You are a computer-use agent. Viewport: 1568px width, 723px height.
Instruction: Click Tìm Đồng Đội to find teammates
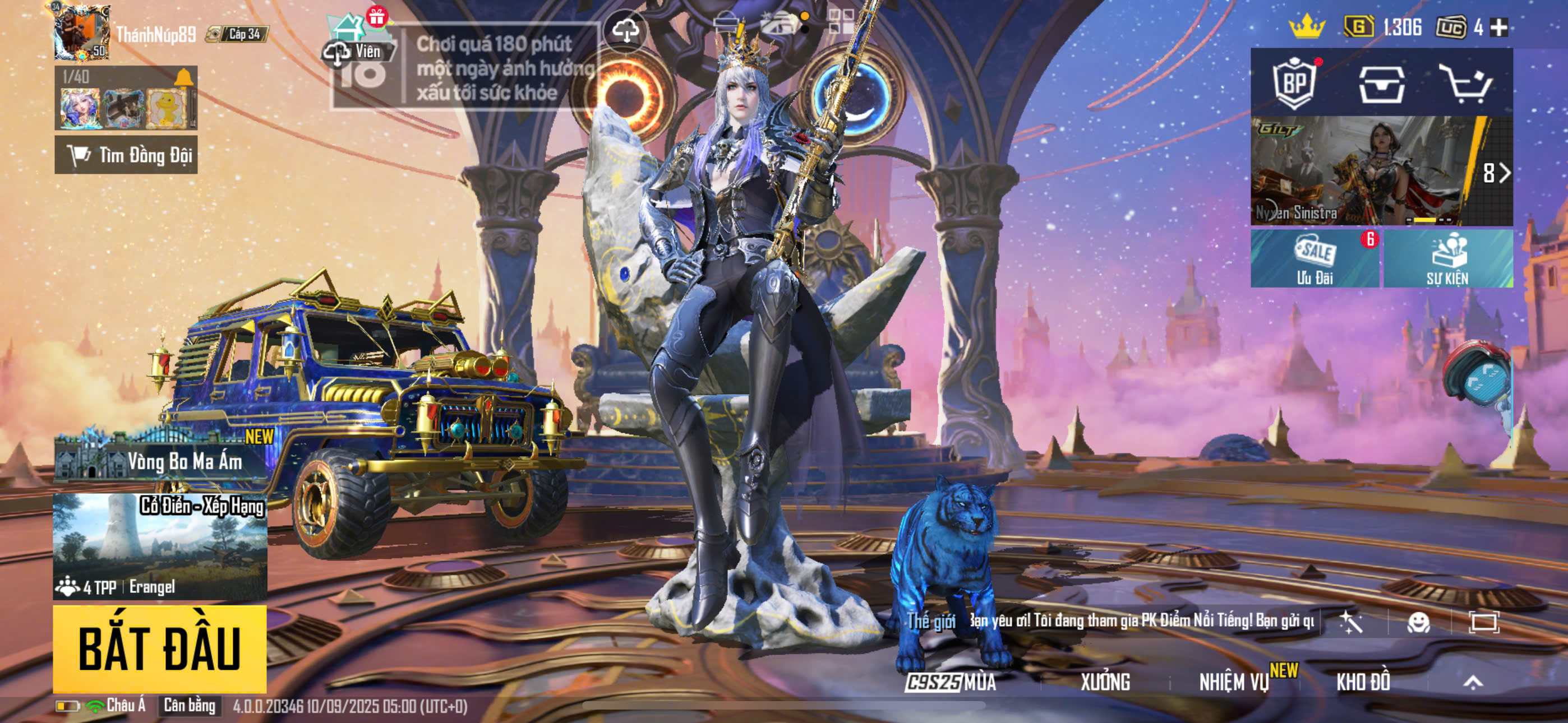126,155
